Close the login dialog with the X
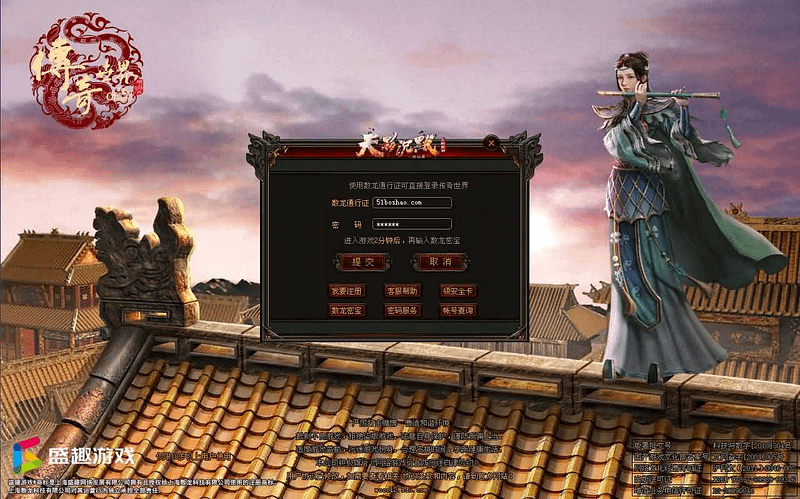The image size is (800, 499). pyautogui.click(x=490, y=143)
